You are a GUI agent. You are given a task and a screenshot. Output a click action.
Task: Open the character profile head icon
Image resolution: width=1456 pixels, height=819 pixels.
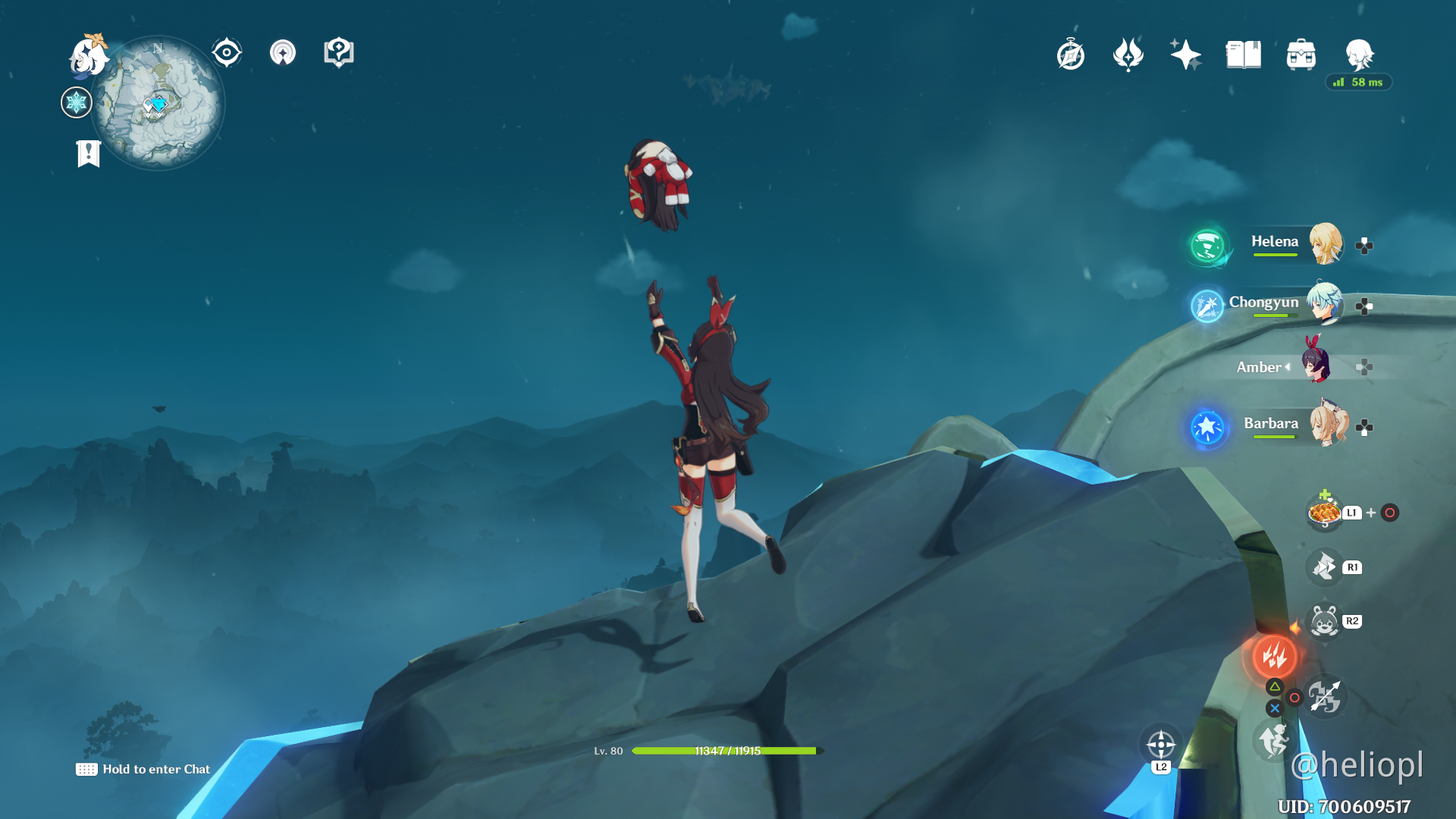1359,55
